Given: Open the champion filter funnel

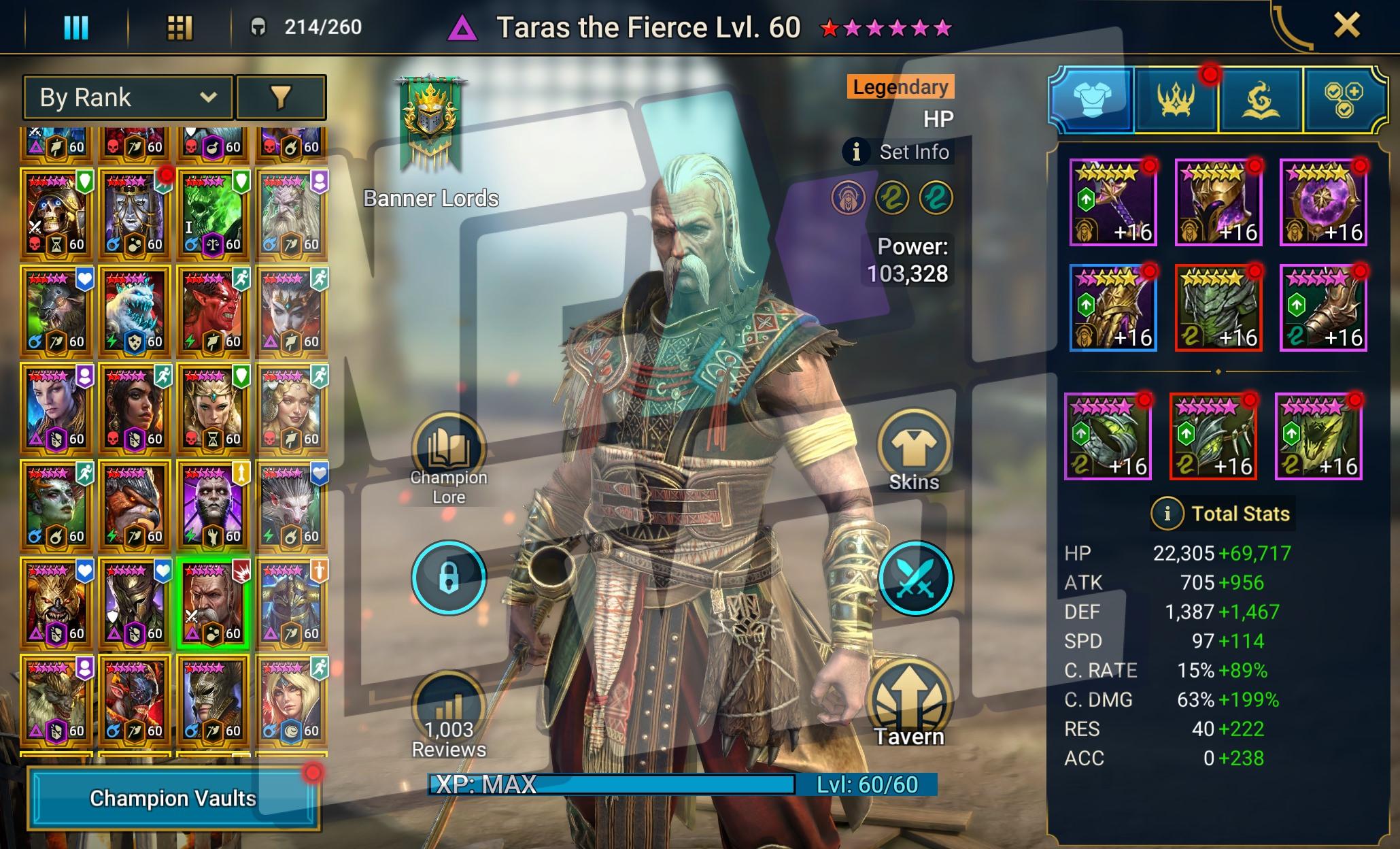Looking at the screenshot, I should coord(280,97).
